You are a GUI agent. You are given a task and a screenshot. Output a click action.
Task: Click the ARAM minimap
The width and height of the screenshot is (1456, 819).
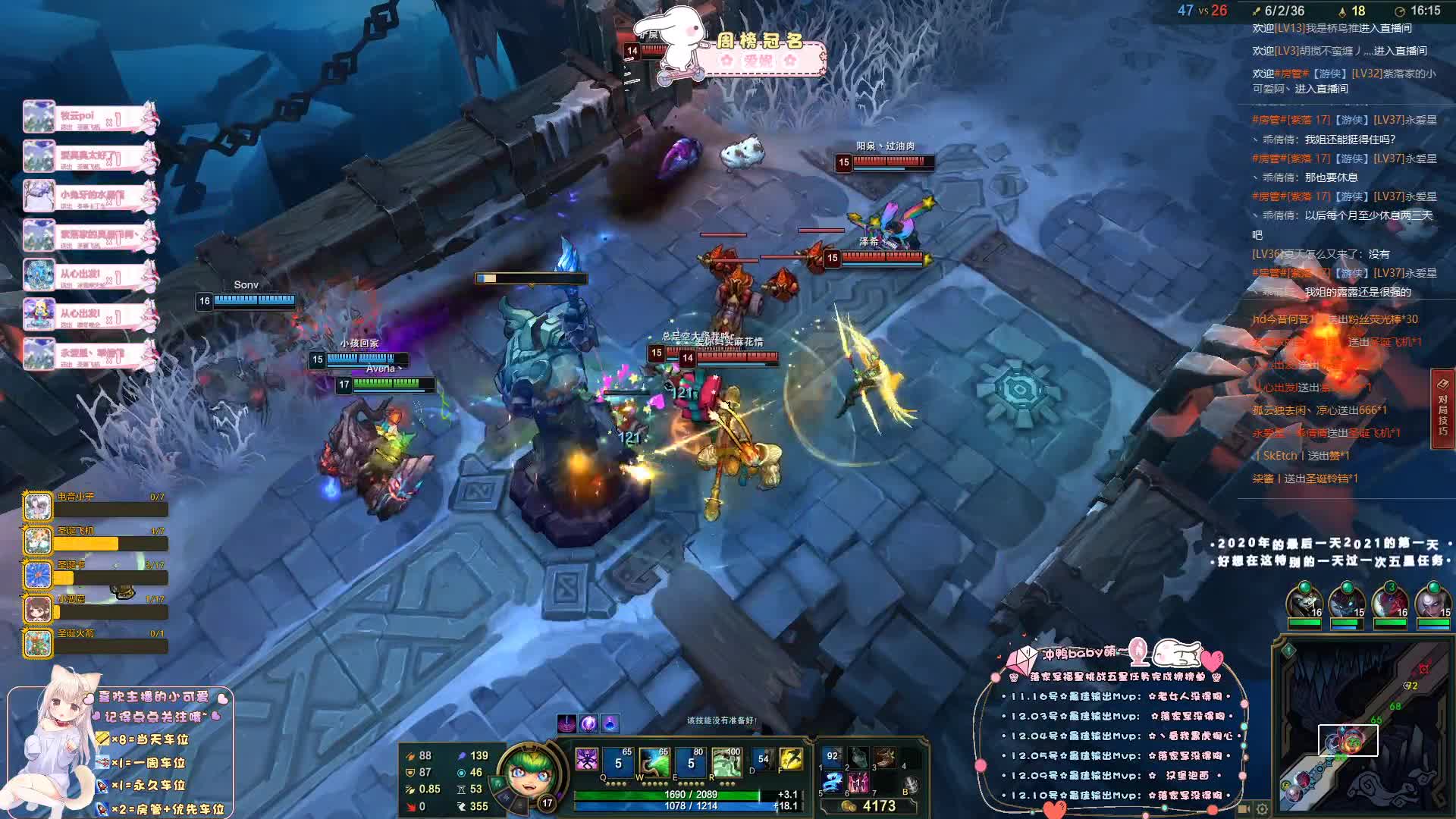(1363, 726)
